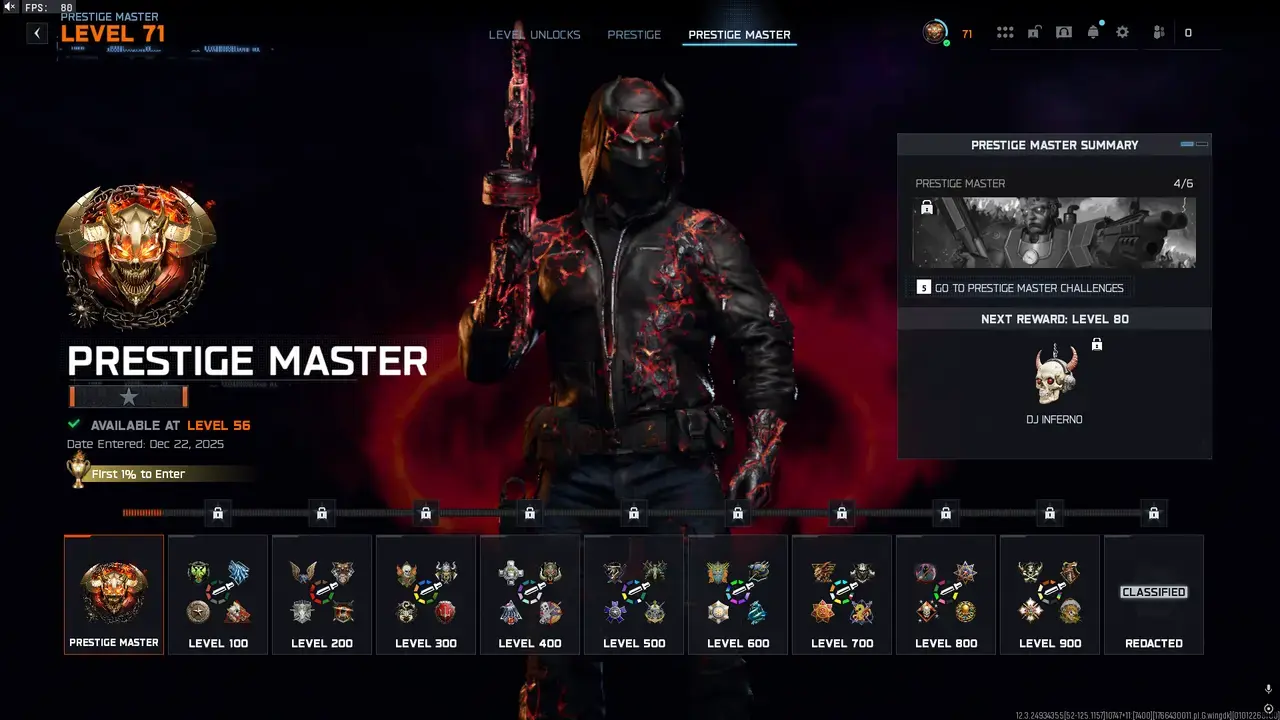Click the Prestige Master progress bar with star

pyautogui.click(x=127, y=396)
